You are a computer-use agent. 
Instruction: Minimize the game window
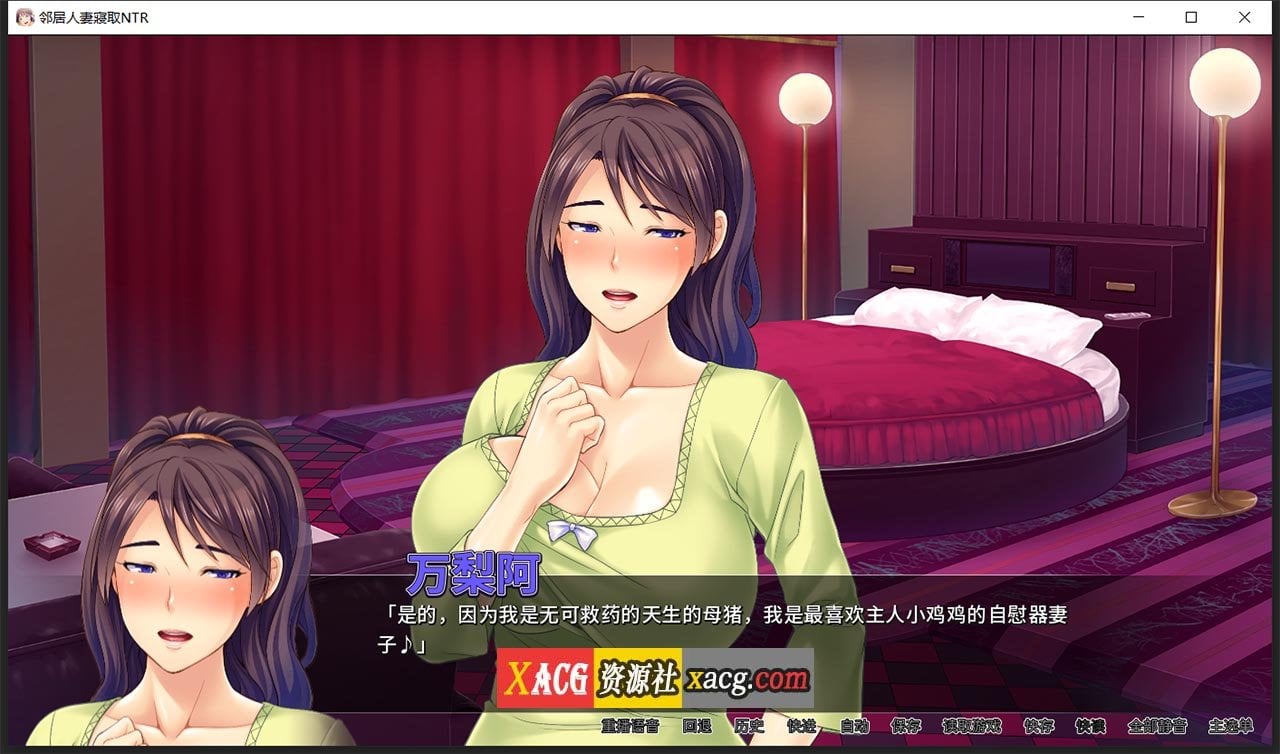pyautogui.click(x=1137, y=17)
